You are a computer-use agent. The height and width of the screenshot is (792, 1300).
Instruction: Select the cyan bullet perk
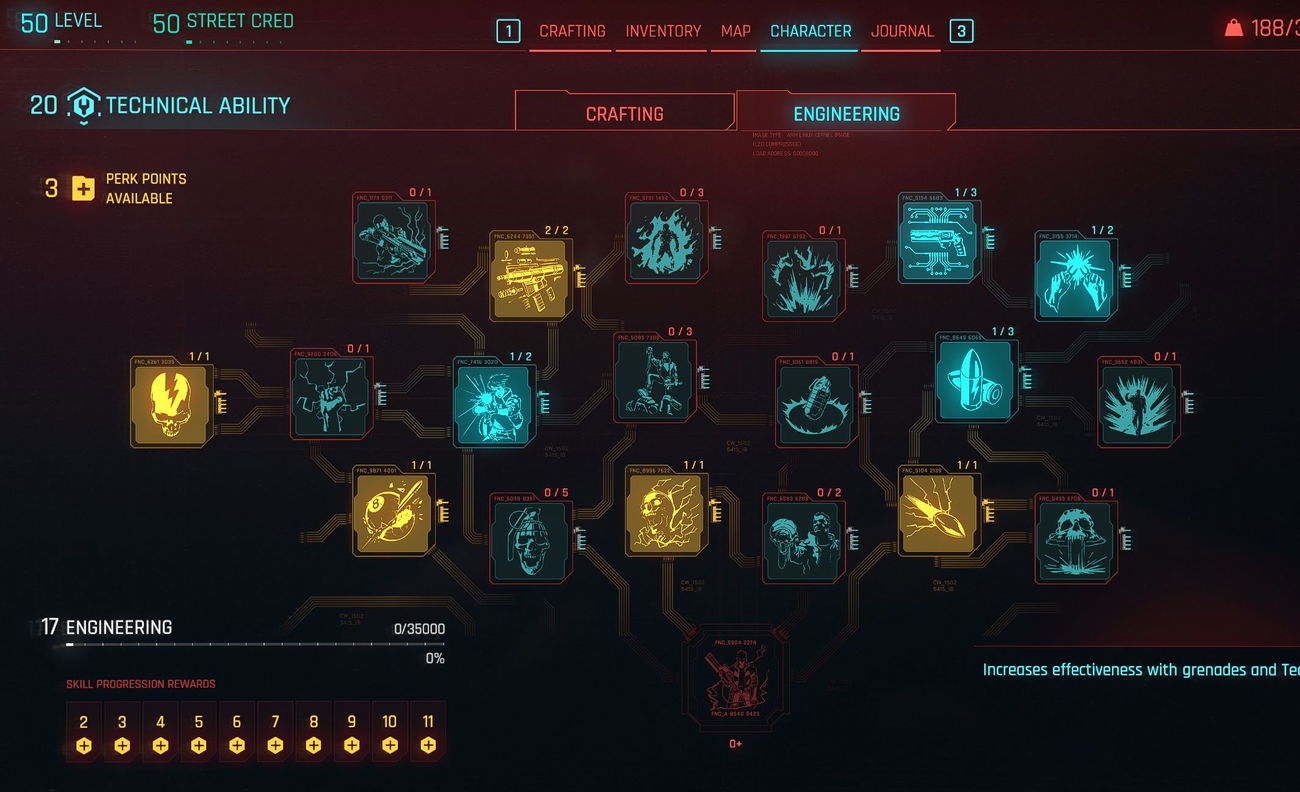(976, 379)
